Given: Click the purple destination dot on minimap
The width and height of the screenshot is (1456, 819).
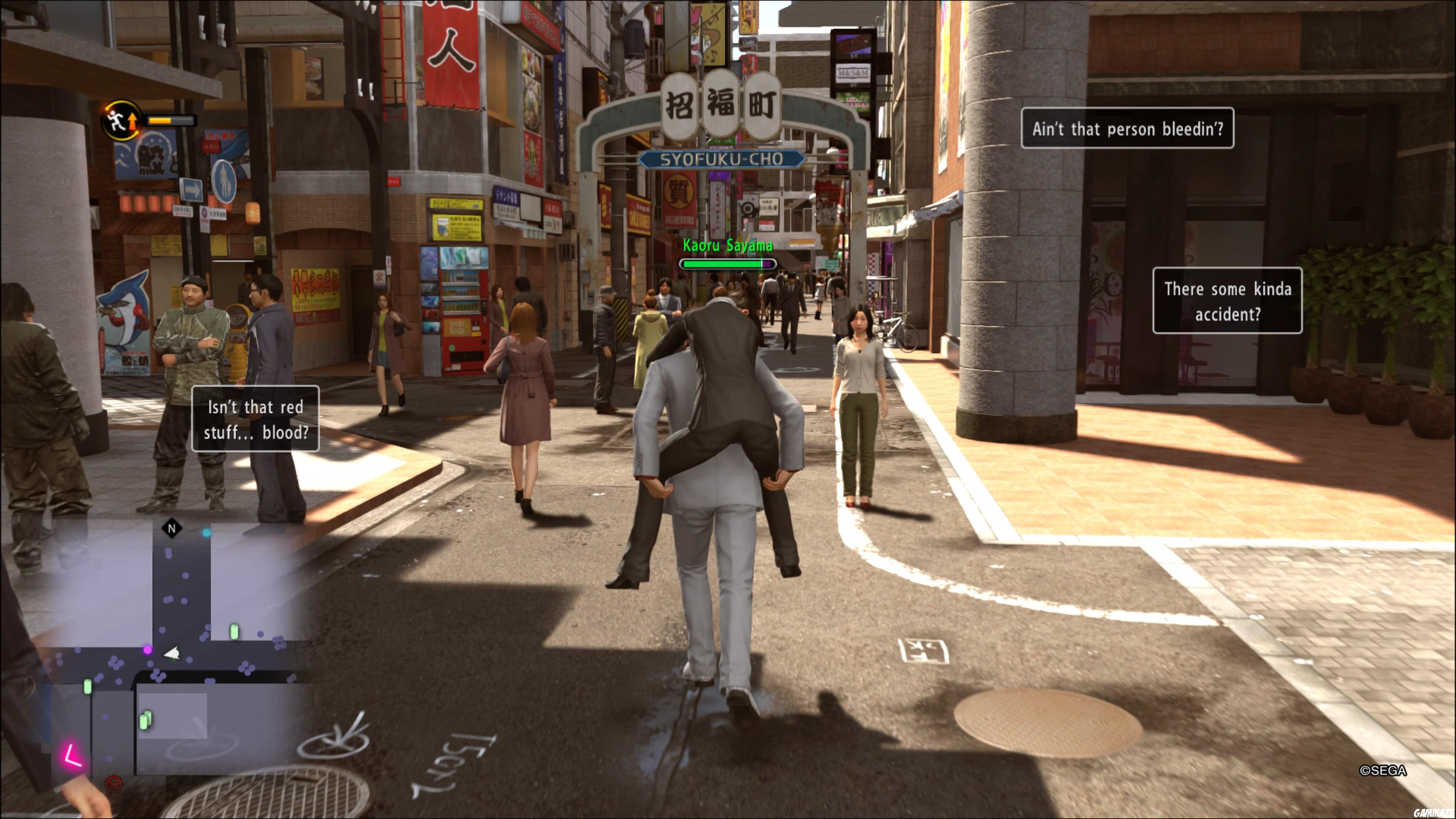Looking at the screenshot, I should point(147,651).
